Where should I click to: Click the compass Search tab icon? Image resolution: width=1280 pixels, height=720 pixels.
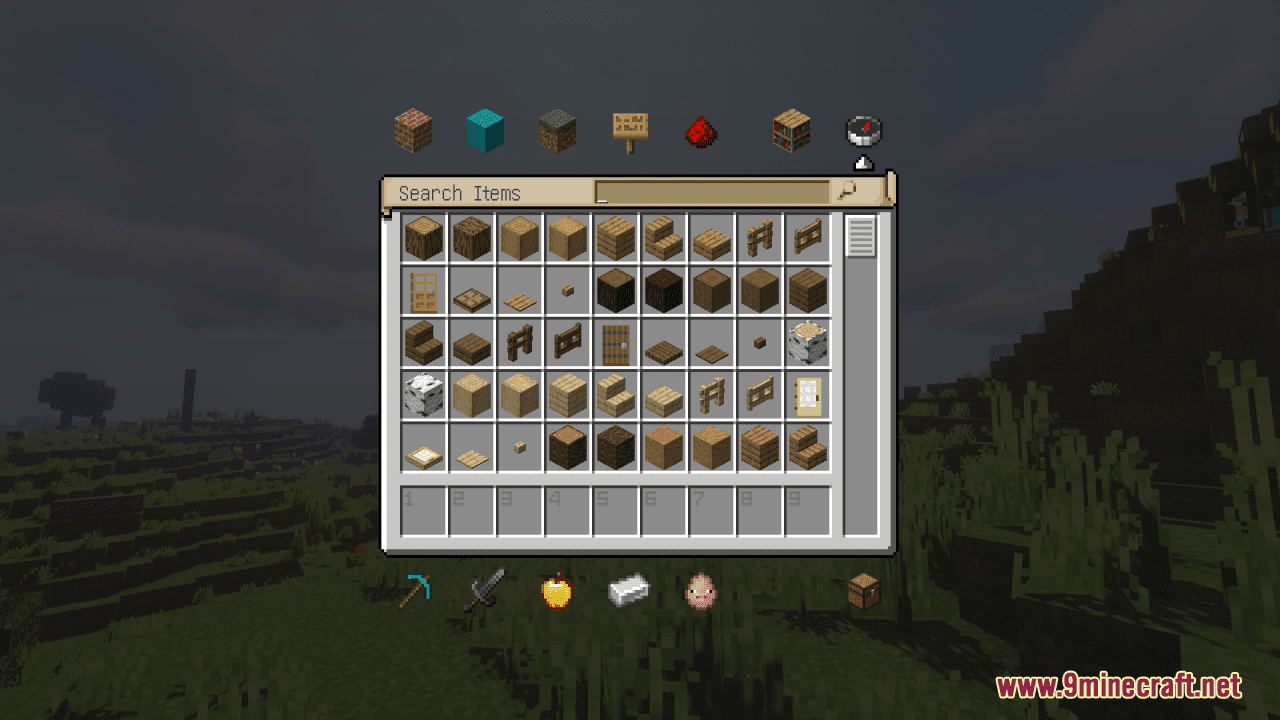coord(862,130)
